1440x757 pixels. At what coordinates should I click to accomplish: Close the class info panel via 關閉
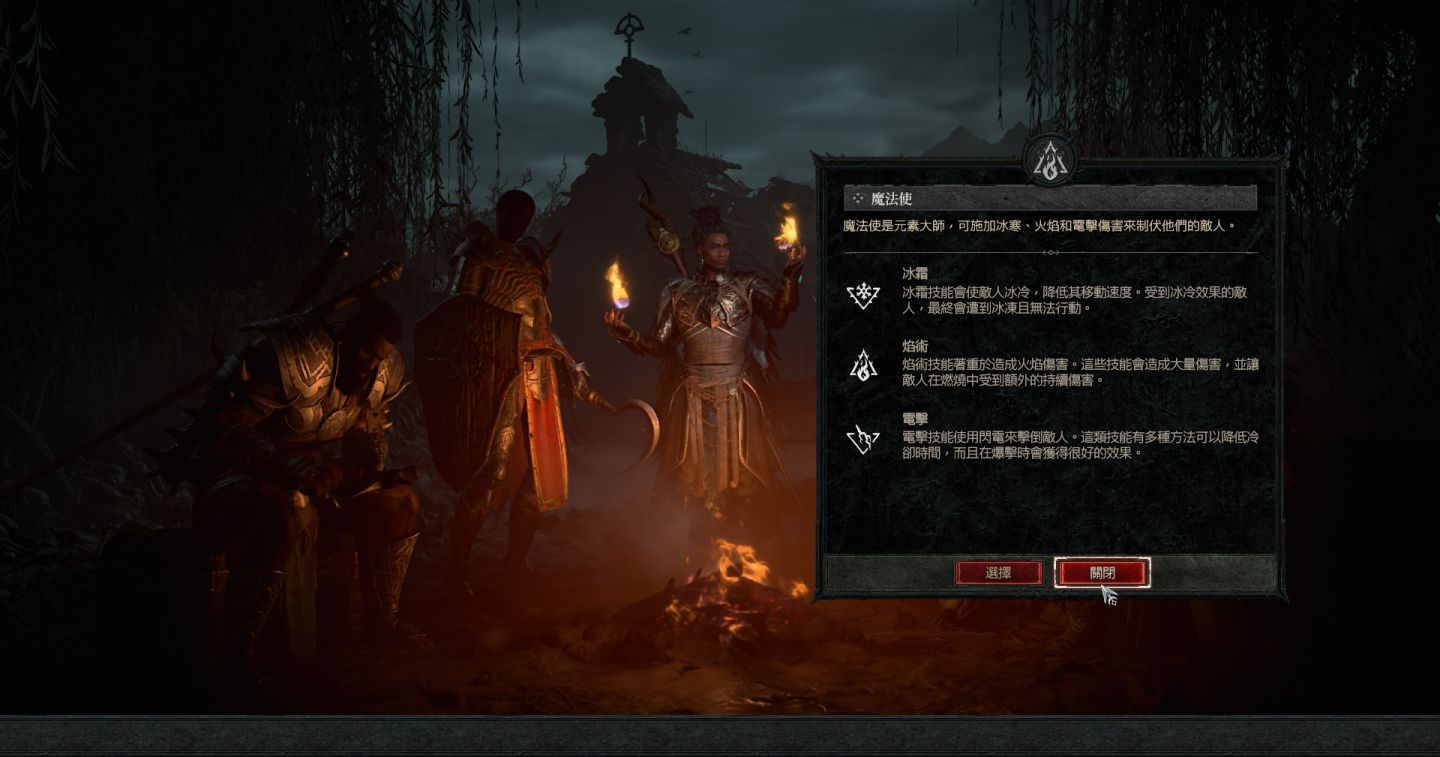1102,573
